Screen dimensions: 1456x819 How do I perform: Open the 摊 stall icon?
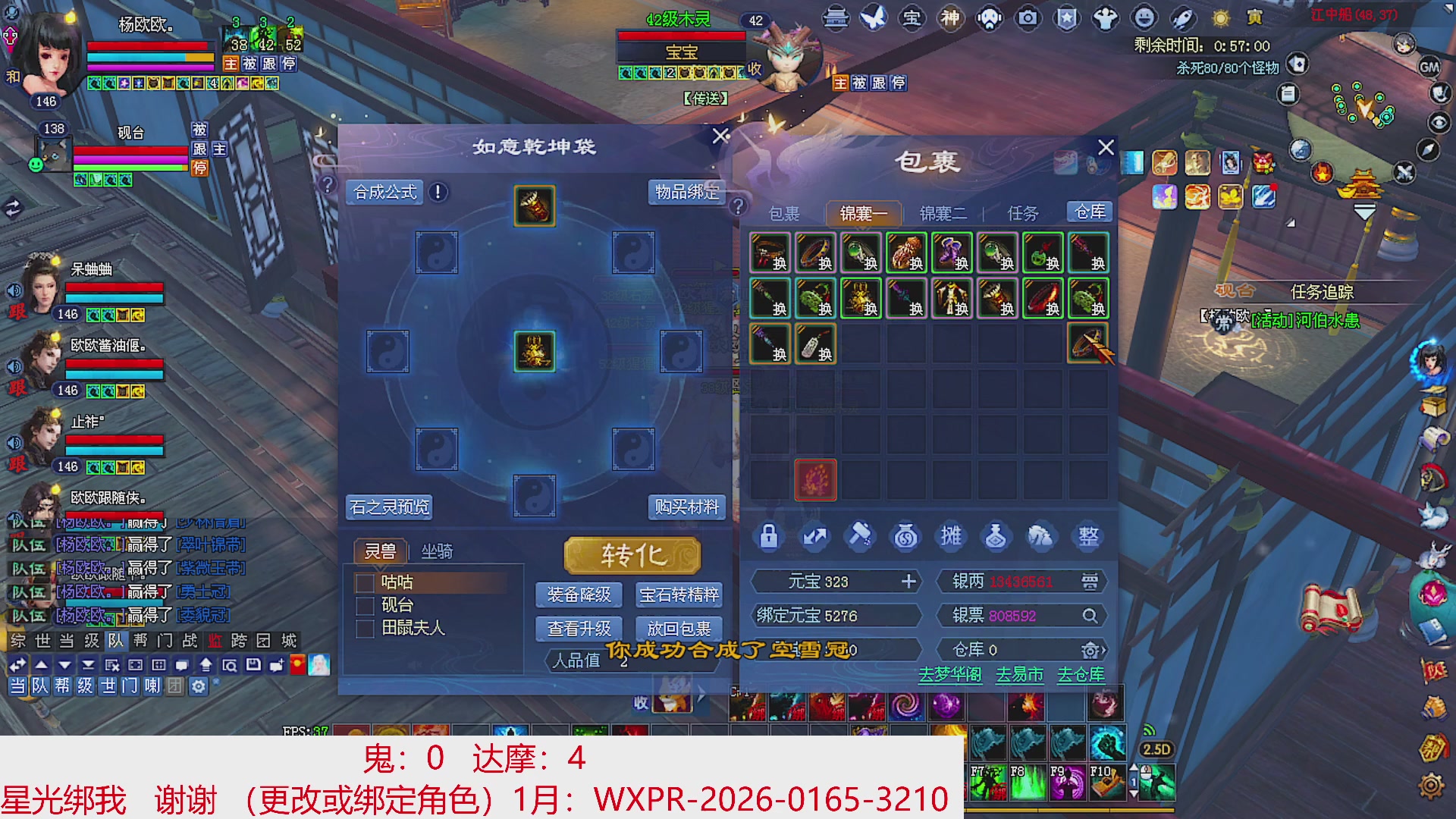[x=951, y=536]
